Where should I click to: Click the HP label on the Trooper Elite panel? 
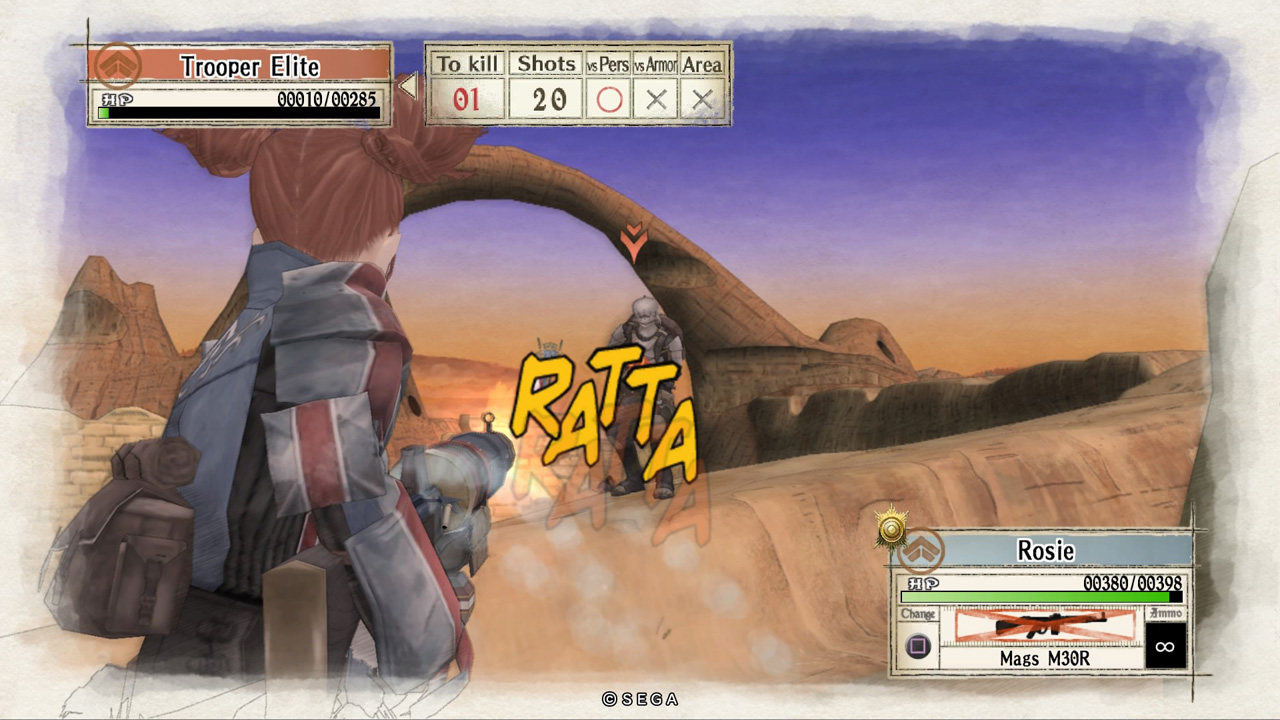pos(116,97)
